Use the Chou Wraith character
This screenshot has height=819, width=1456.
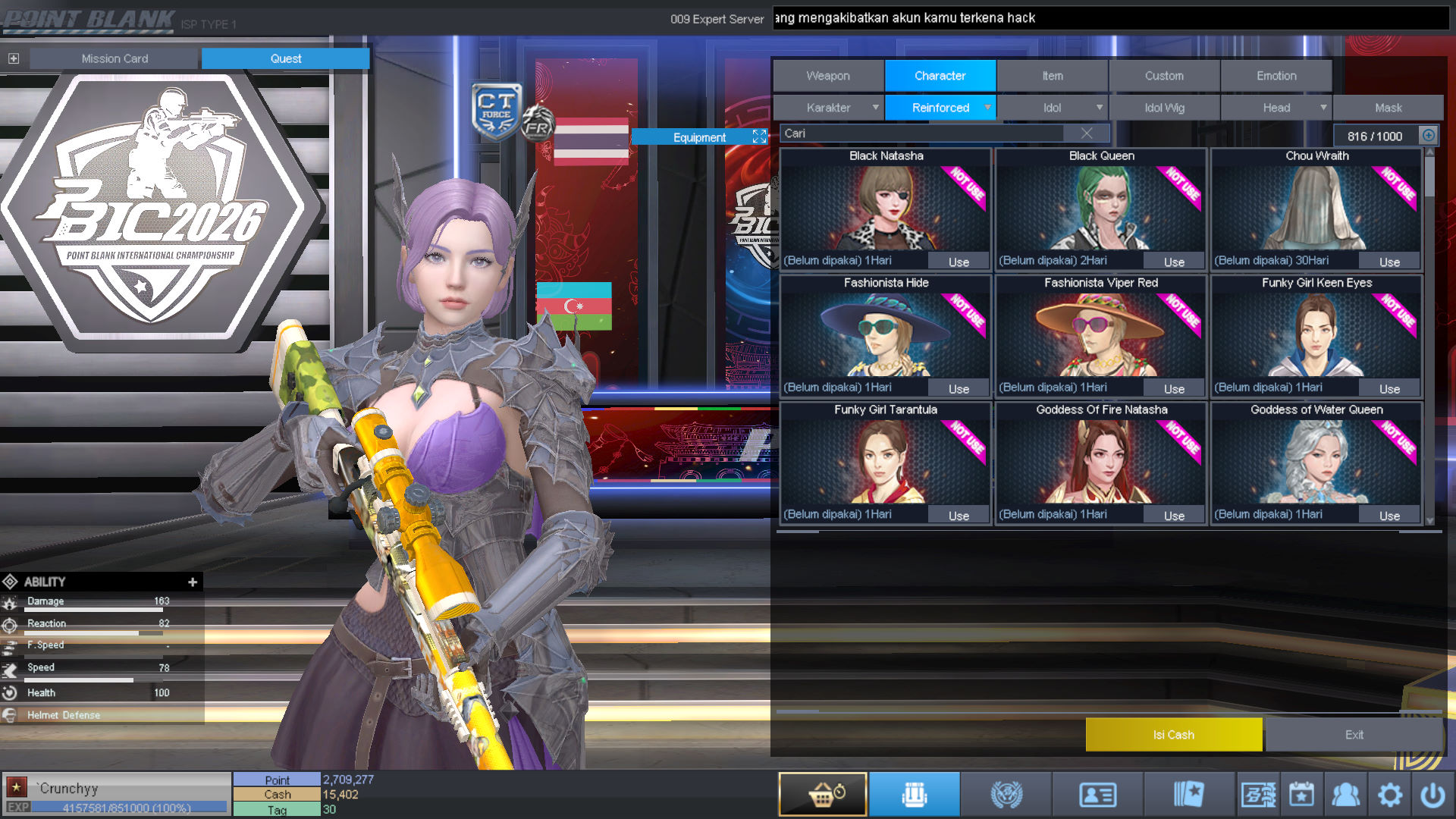[1389, 262]
